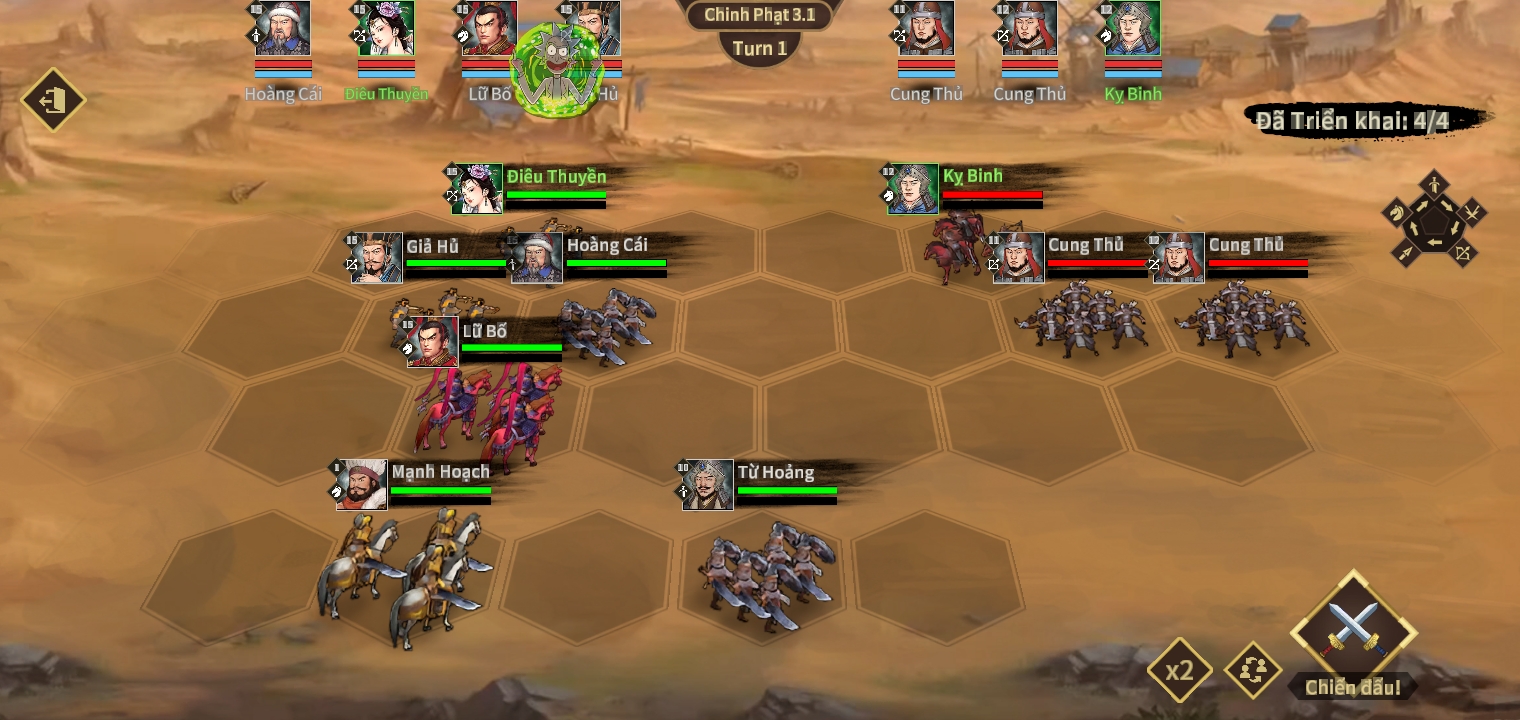Exit the battle via the door icon
This screenshot has width=1520, height=720.
pyautogui.click(x=53, y=100)
